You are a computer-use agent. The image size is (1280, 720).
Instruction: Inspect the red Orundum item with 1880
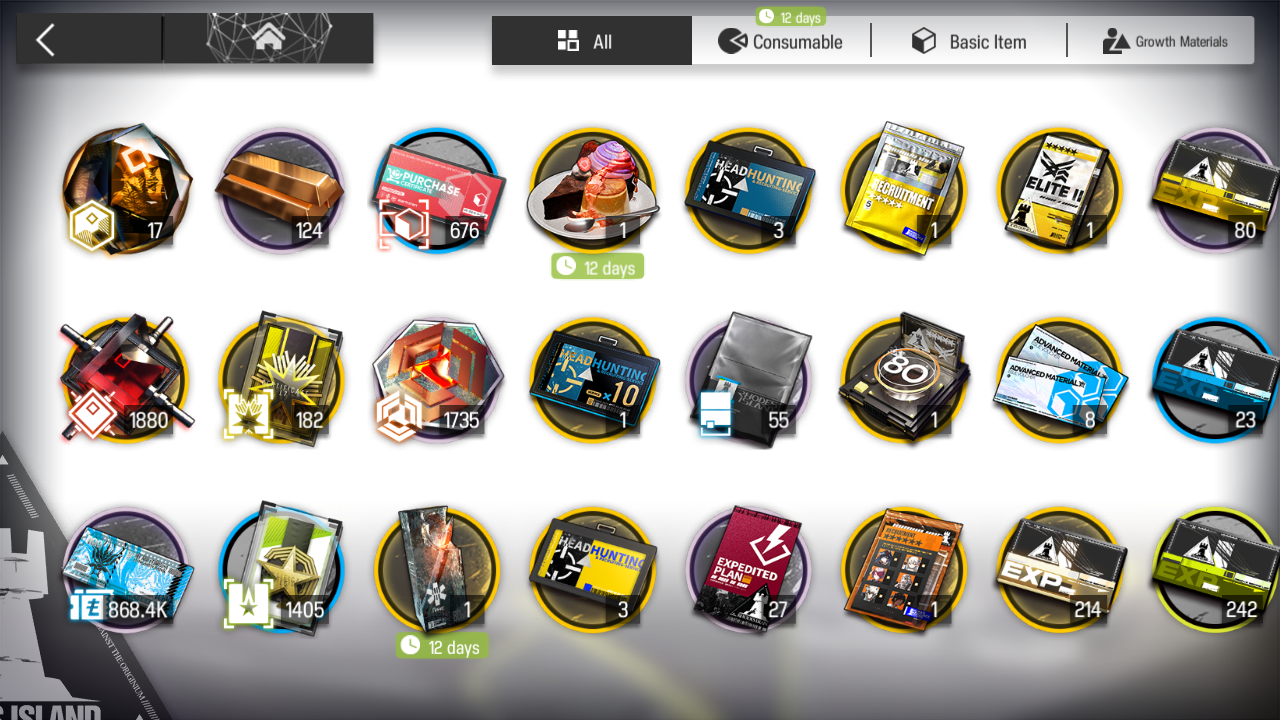(125, 380)
